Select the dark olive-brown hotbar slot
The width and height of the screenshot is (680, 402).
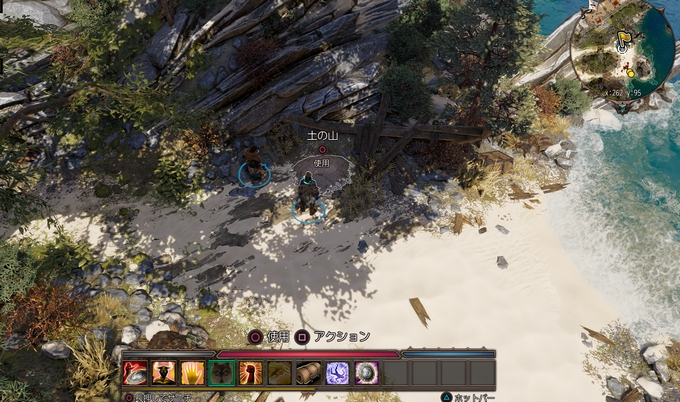coord(280,373)
